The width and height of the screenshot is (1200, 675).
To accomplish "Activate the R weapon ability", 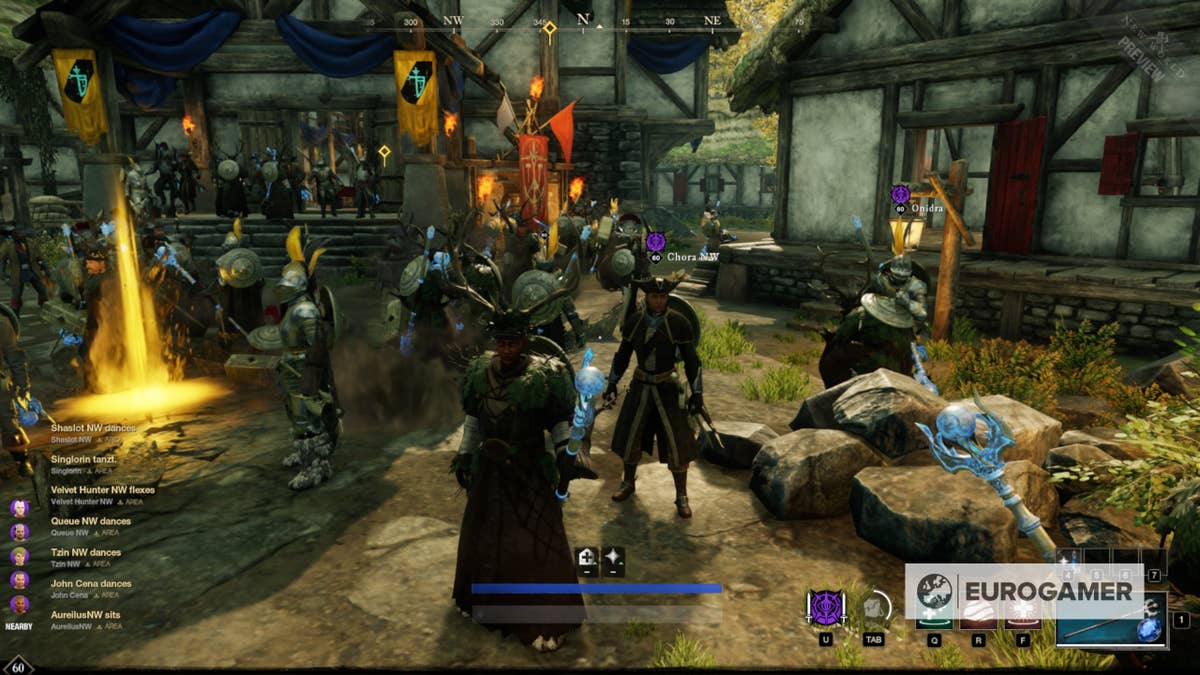I will click(978, 620).
